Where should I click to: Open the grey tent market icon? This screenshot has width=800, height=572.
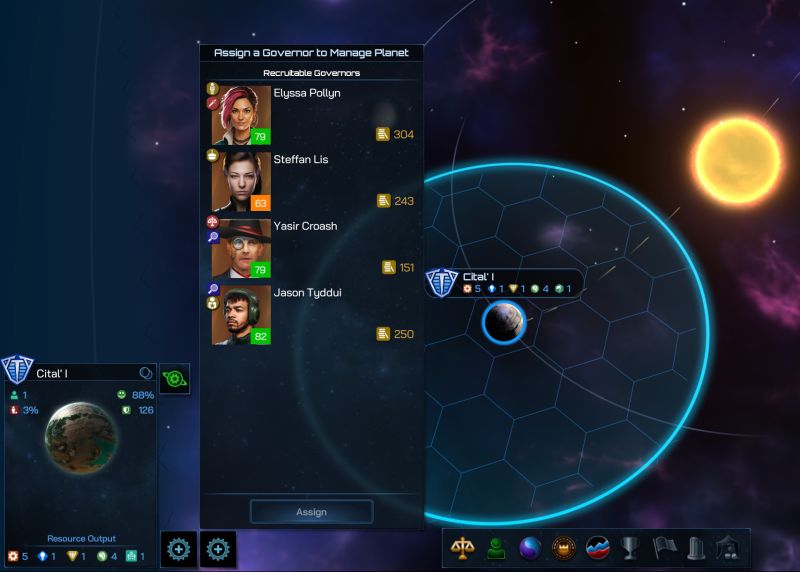[x=728, y=548]
